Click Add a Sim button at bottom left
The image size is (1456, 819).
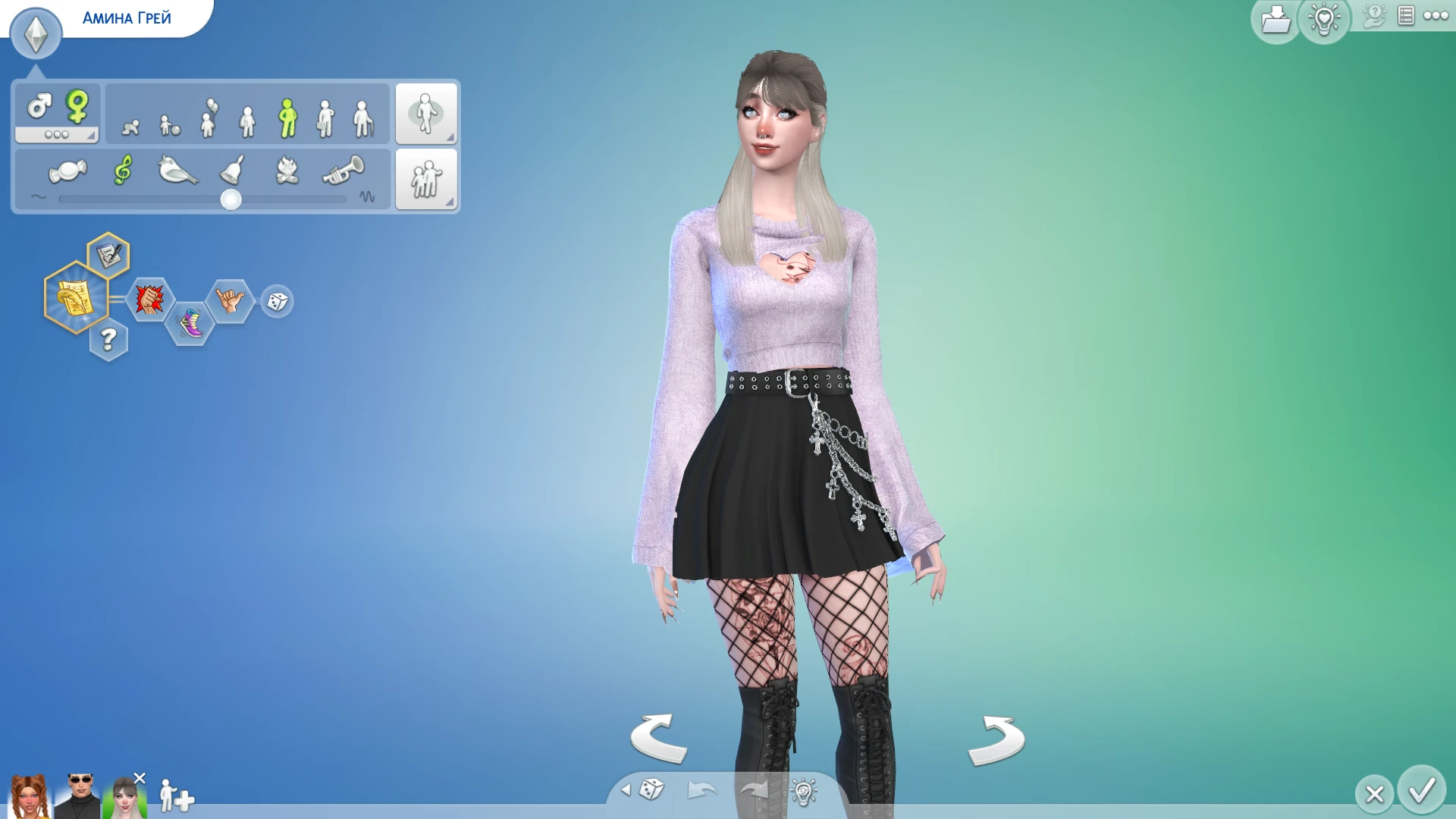tap(176, 796)
